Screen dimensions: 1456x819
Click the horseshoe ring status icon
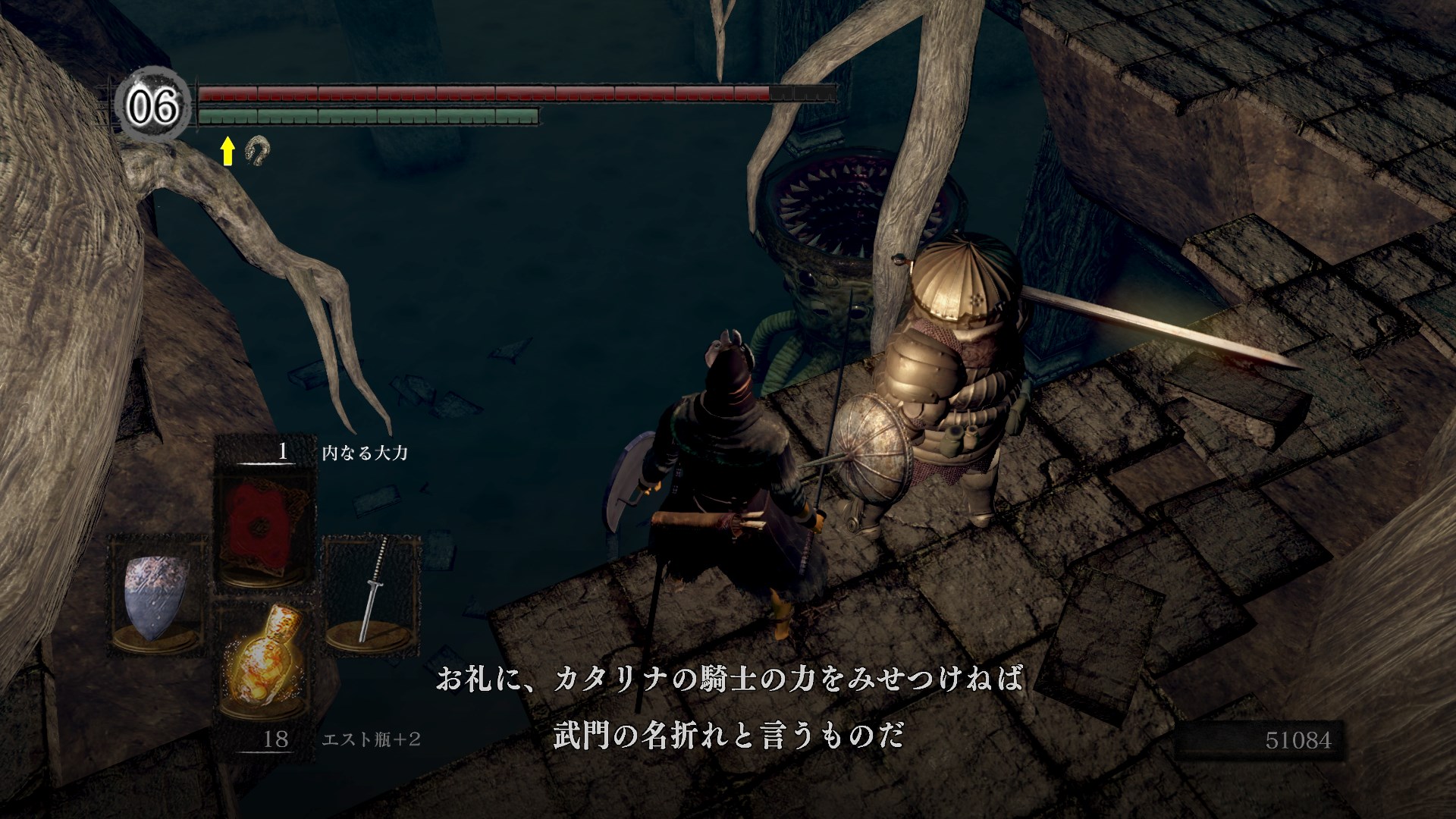click(259, 150)
